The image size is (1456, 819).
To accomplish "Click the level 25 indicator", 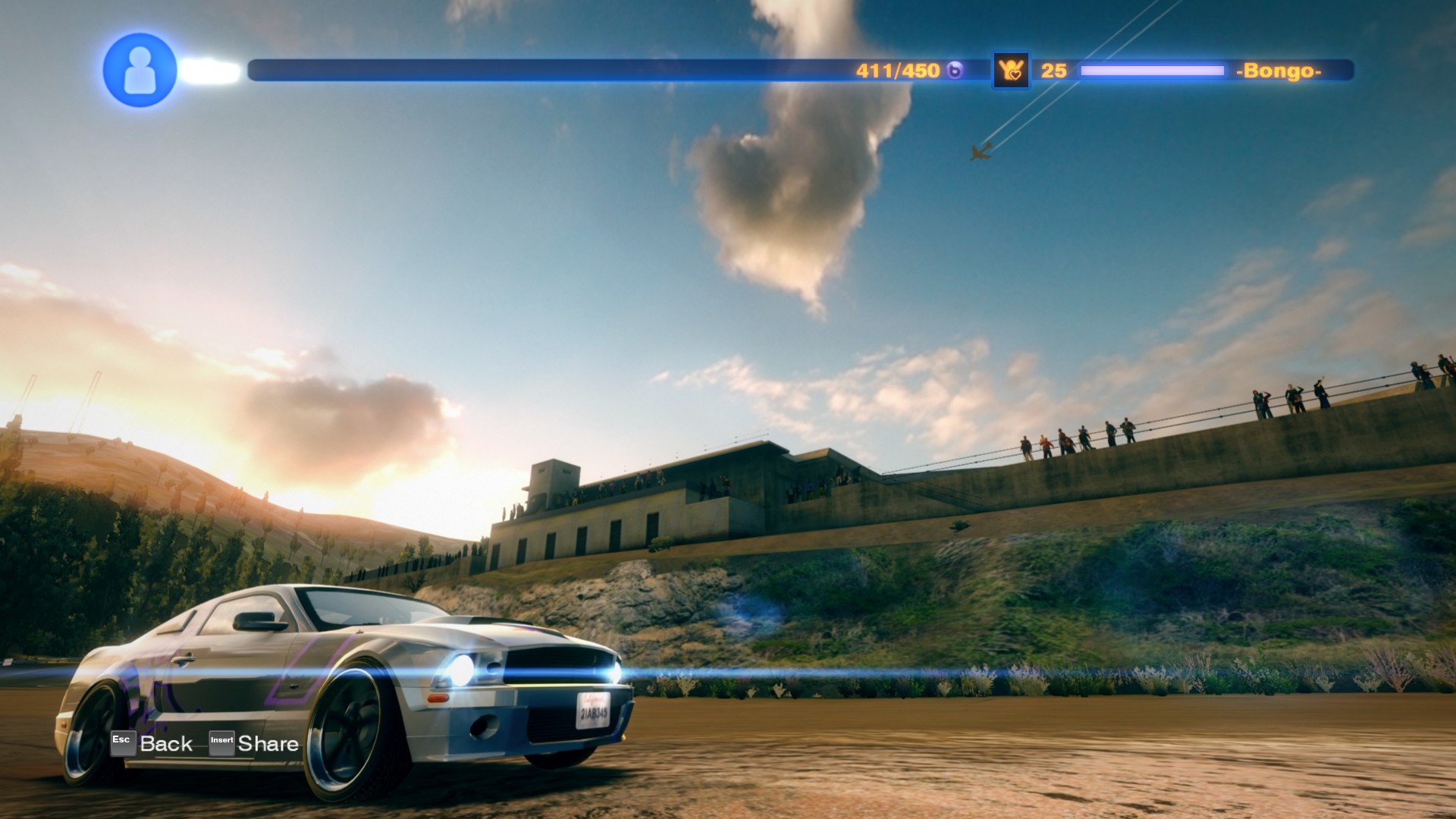I will pos(1053,70).
